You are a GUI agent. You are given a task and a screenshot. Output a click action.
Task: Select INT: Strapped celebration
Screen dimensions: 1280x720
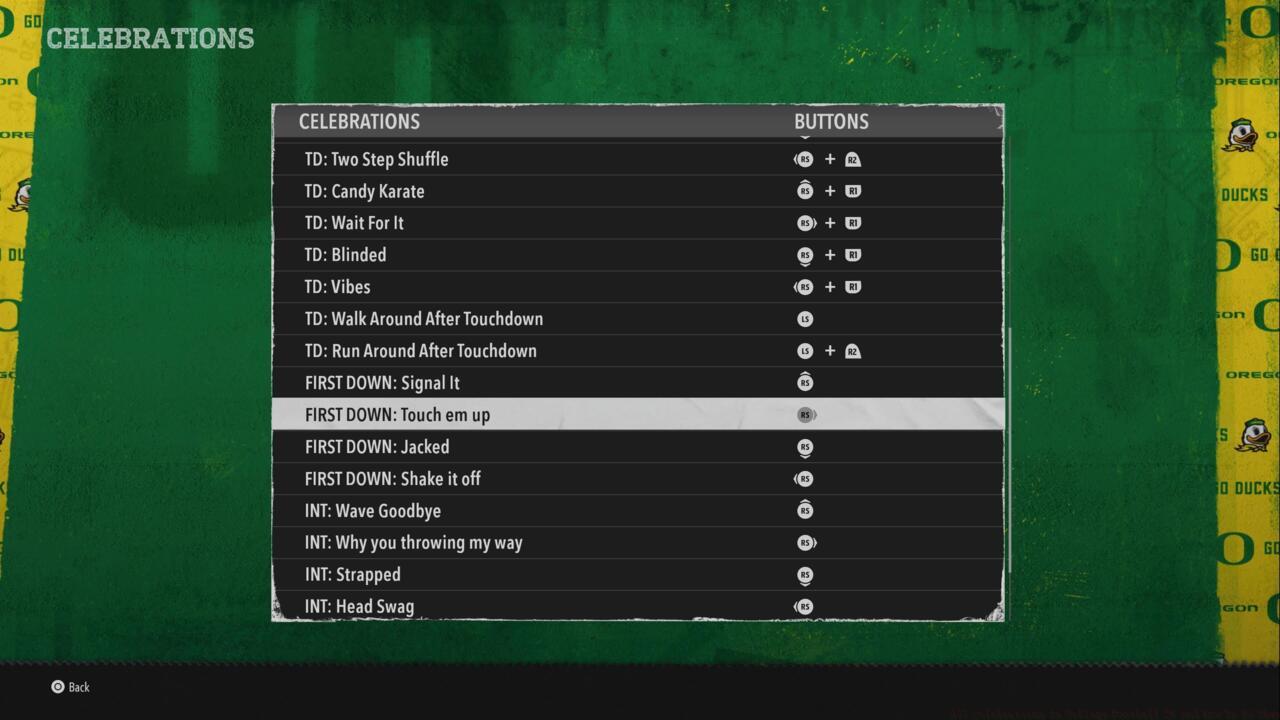pyautogui.click(x=352, y=575)
